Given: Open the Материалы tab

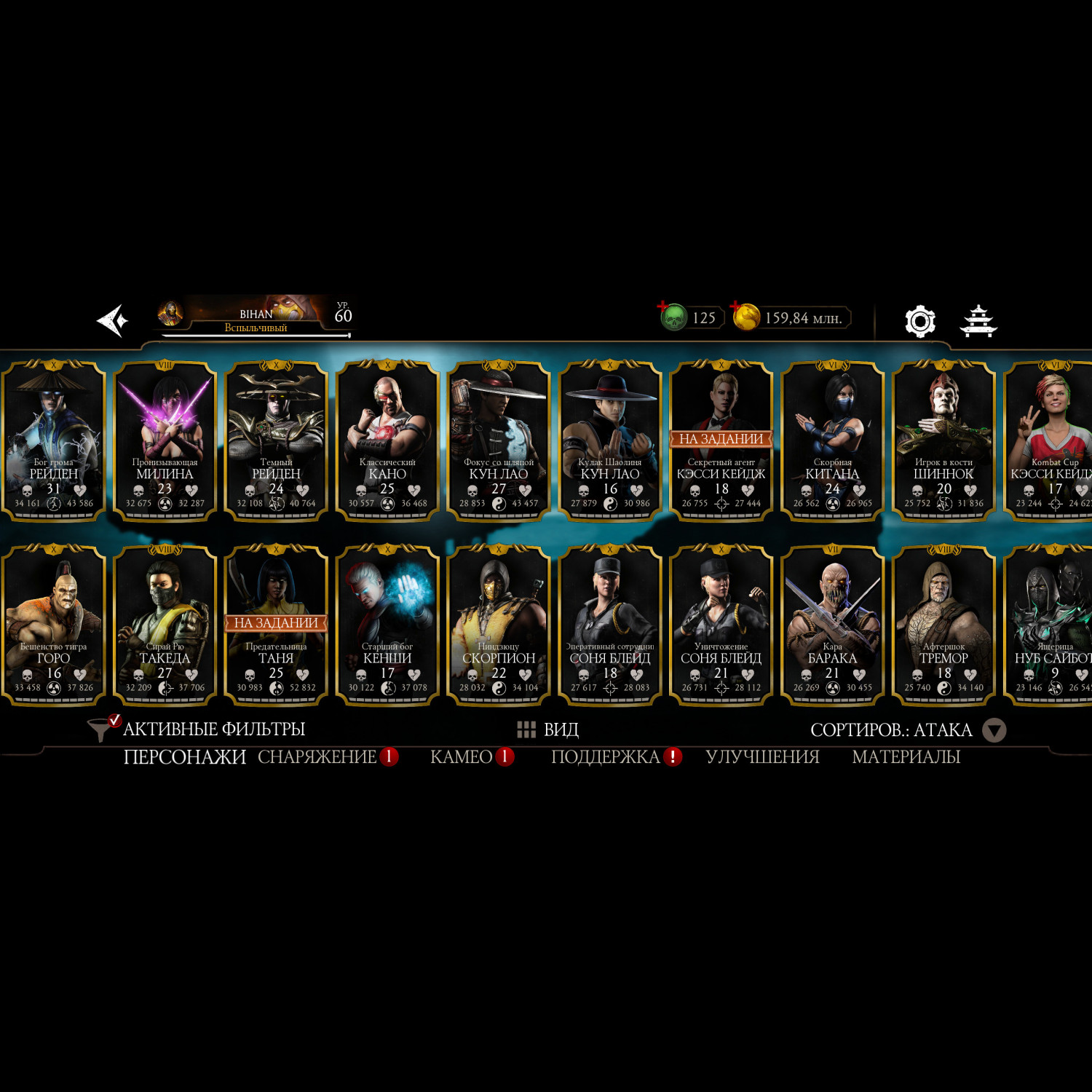Looking at the screenshot, I should click(906, 757).
